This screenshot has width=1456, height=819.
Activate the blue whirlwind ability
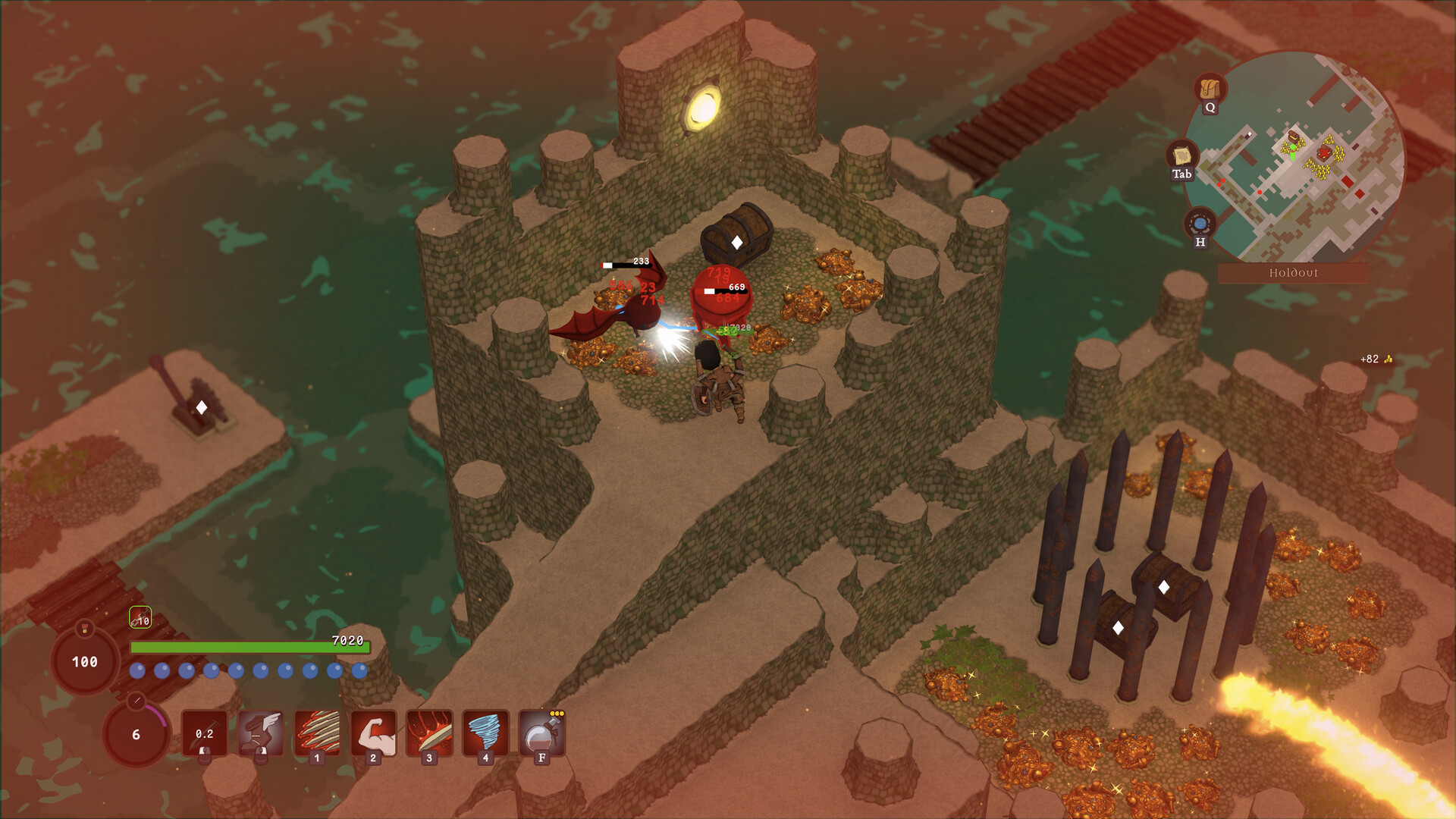(x=485, y=733)
